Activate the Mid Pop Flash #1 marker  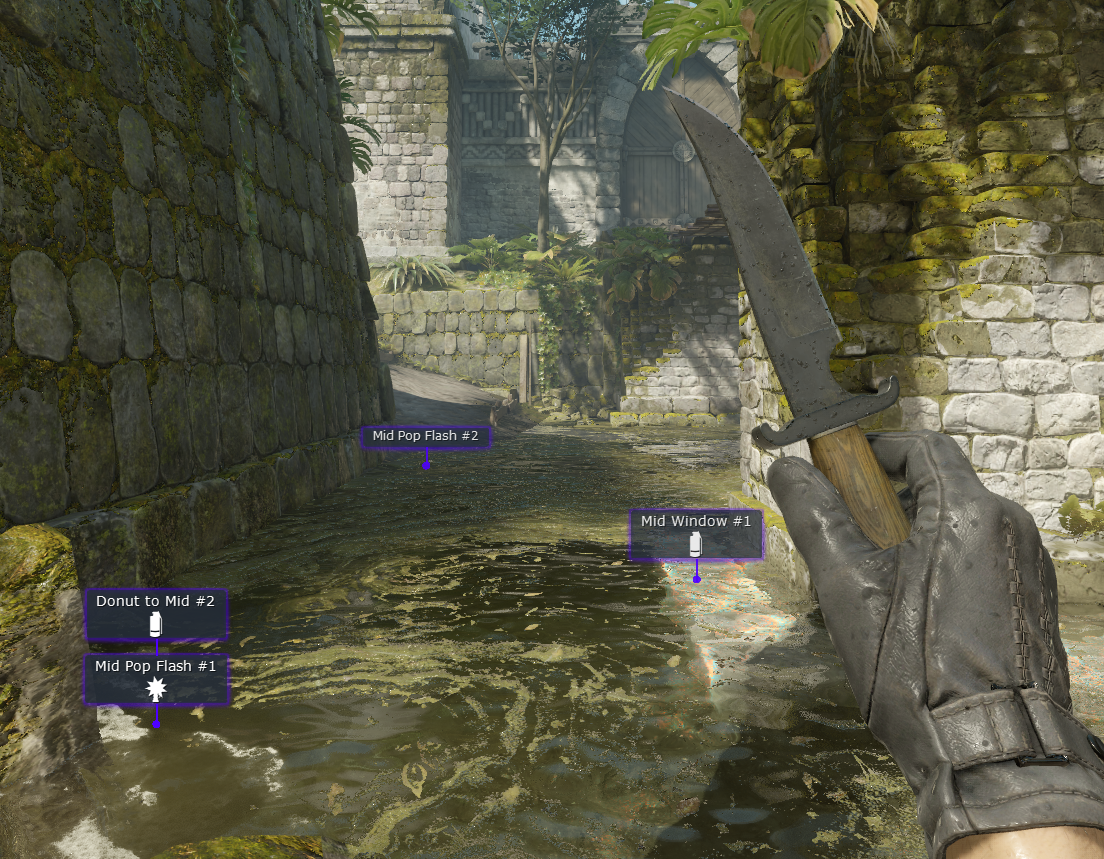tap(156, 679)
